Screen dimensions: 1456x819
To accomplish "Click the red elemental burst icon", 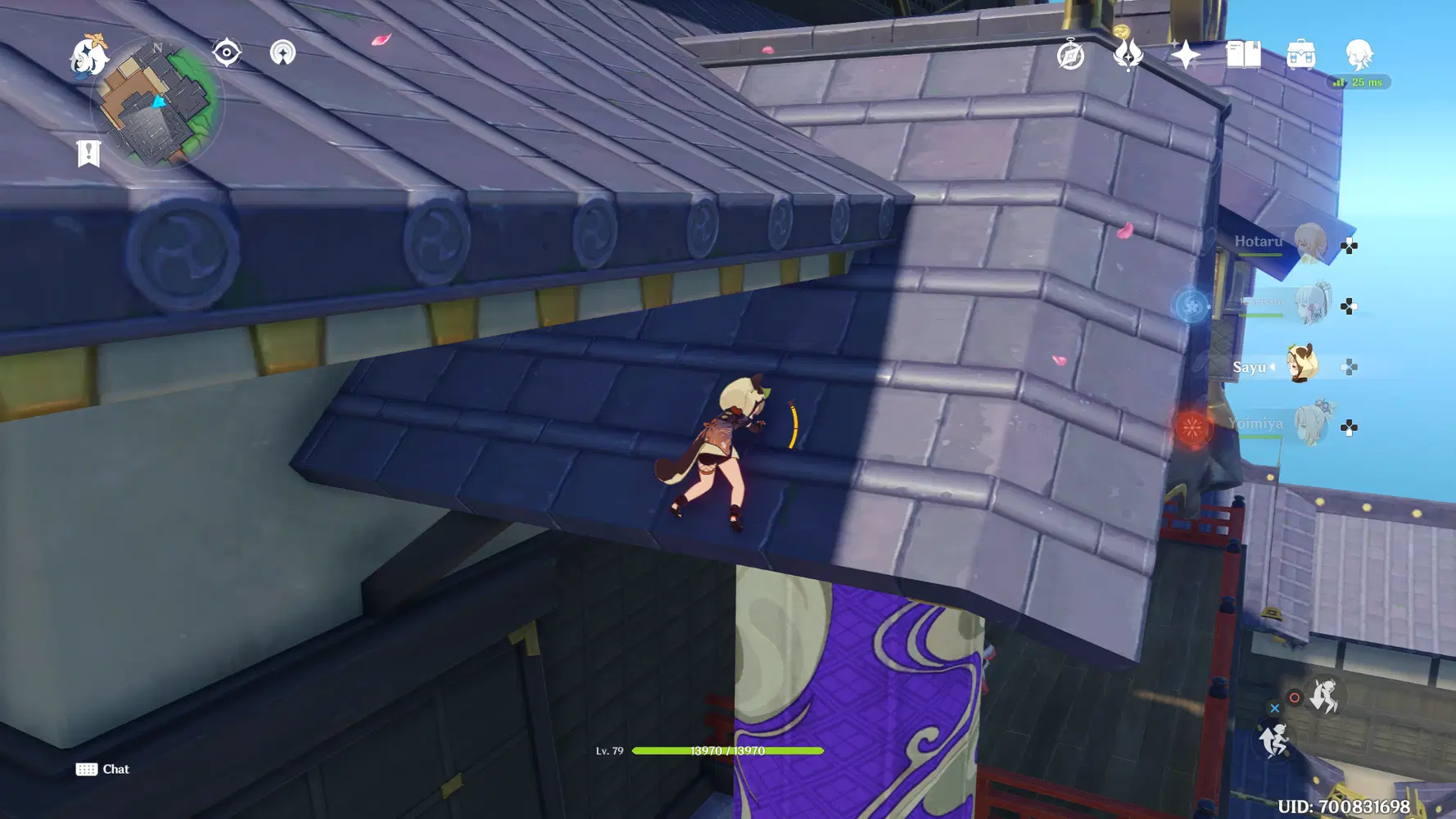I will click(1192, 428).
